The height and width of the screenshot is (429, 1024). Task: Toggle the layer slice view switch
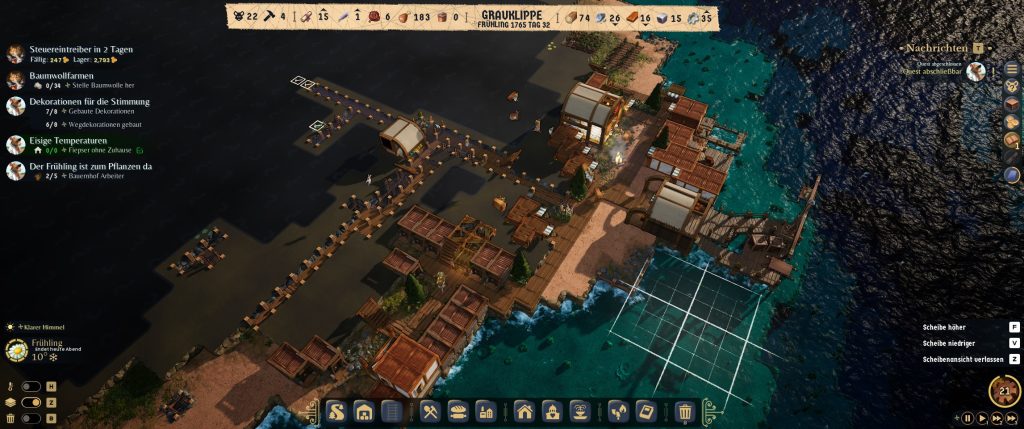pos(32,402)
